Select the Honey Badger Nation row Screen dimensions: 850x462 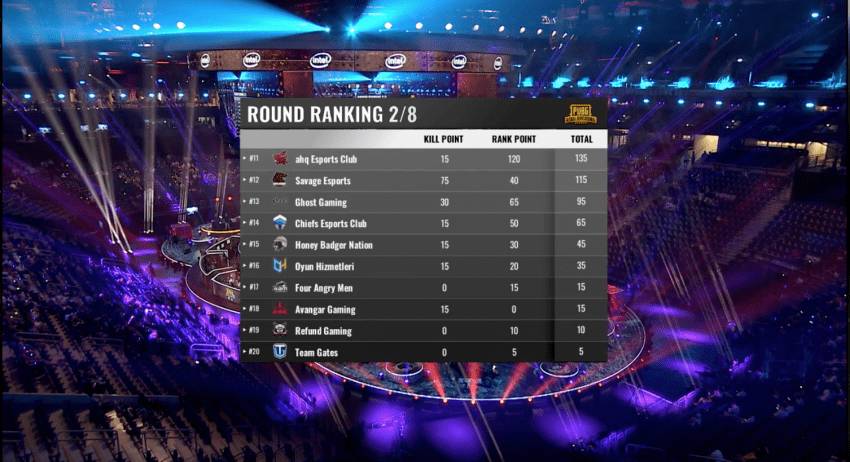(x=422, y=245)
